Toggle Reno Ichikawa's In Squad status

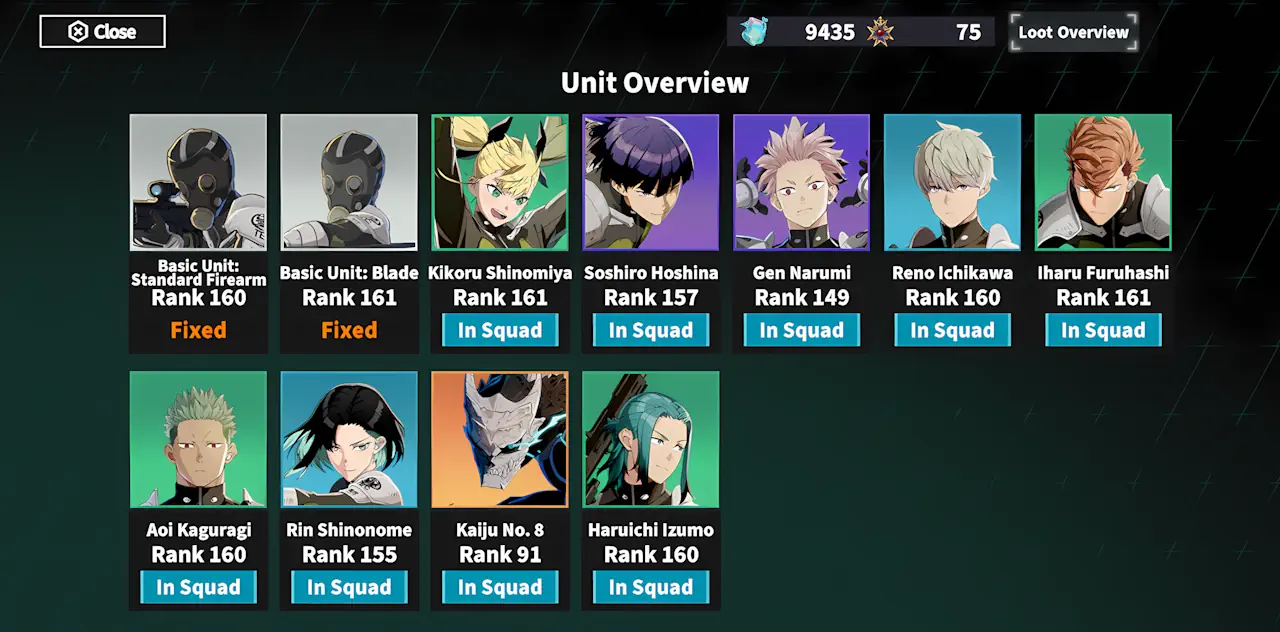[953, 330]
